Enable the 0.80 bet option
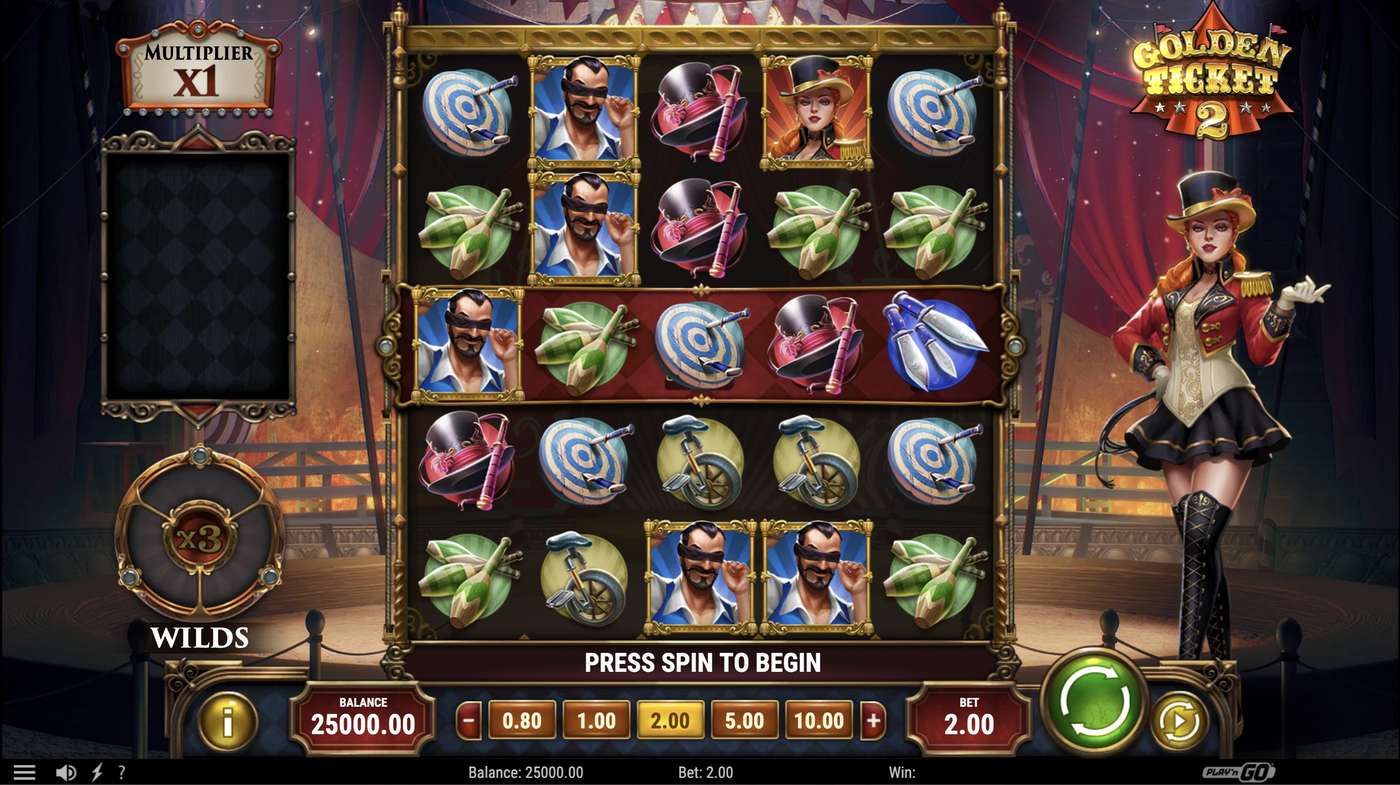 pyautogui.click(x=522, y=719)
